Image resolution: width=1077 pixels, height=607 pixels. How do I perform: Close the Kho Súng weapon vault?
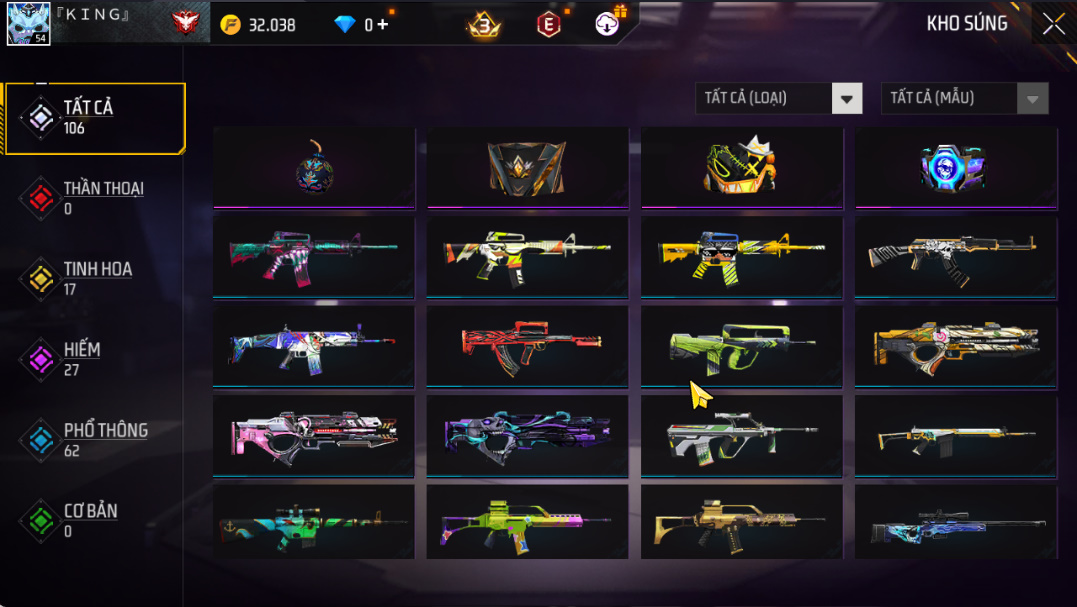[1053, 24]
